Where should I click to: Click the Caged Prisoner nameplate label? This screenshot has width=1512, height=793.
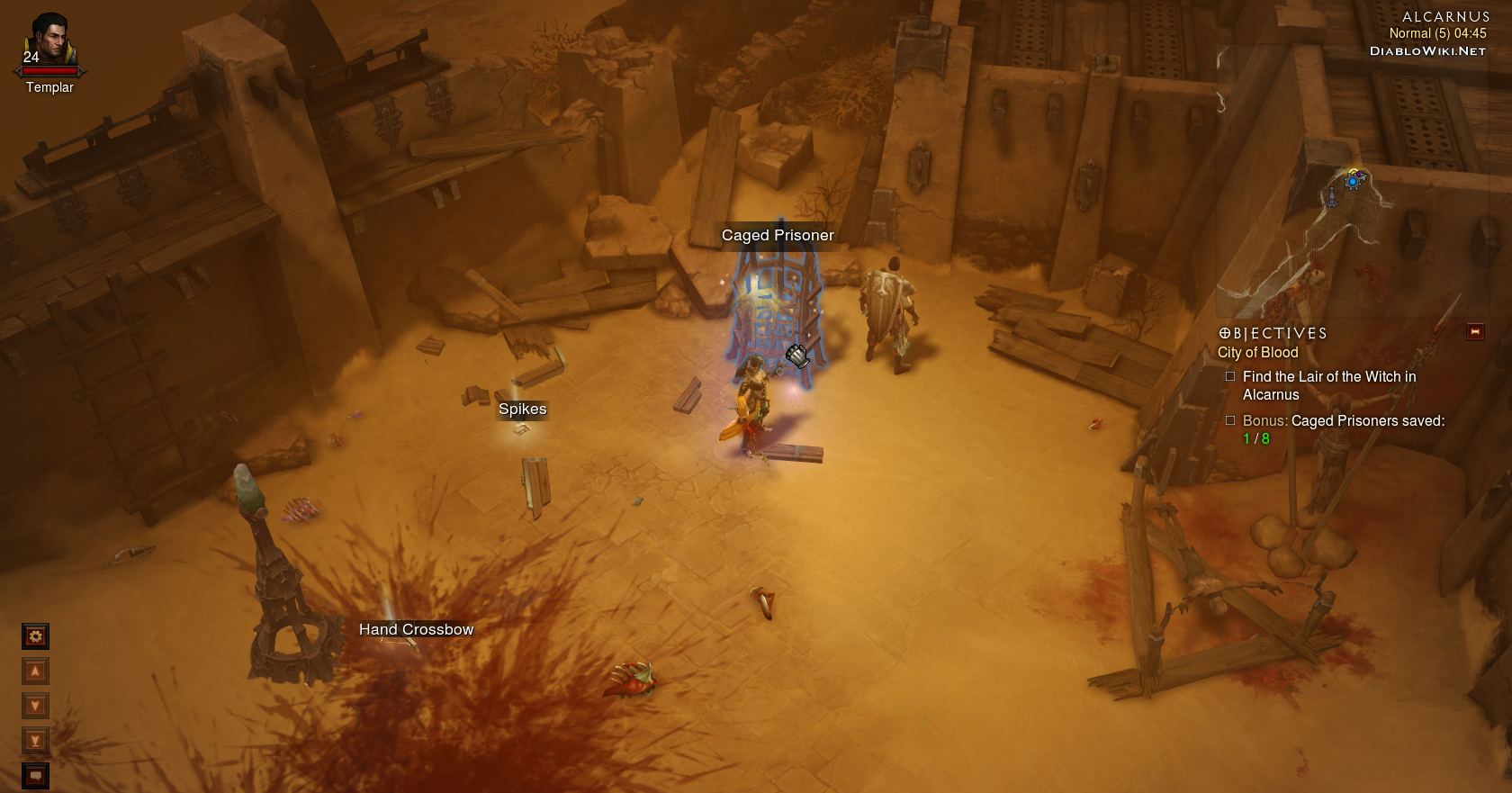pyautogui.click(x=778, y=235)
